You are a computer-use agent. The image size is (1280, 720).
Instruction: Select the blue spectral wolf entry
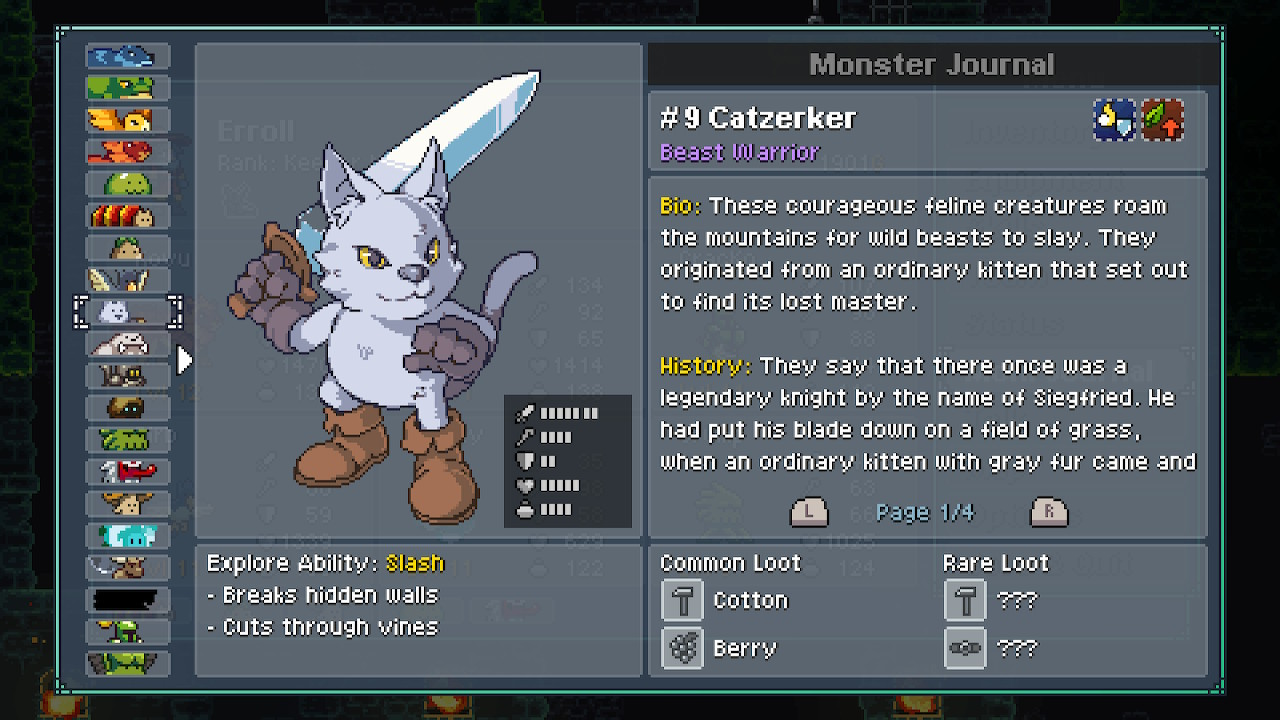[x=127, y=56]
